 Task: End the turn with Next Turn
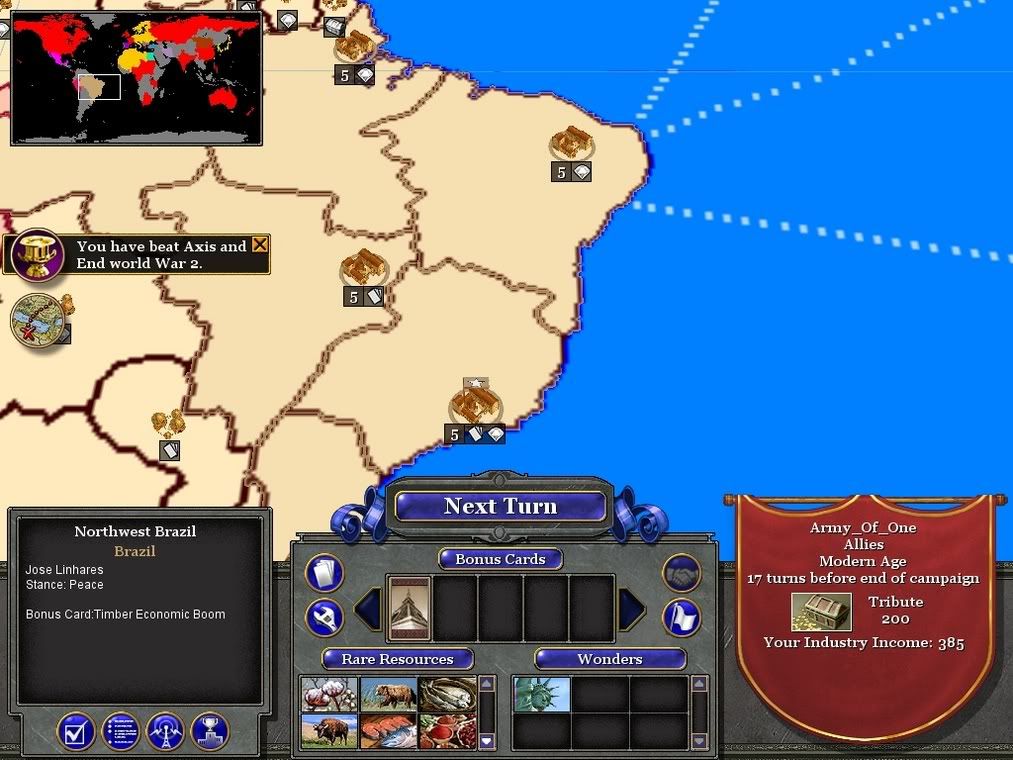[500, 506]
